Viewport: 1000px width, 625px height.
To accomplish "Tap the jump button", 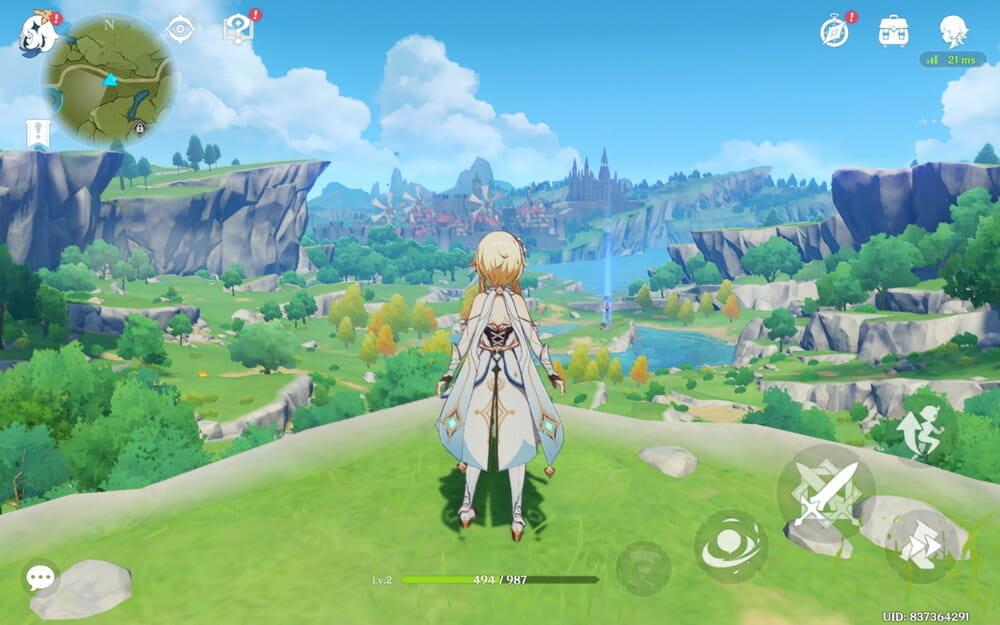I will click(x=923, y=424).
